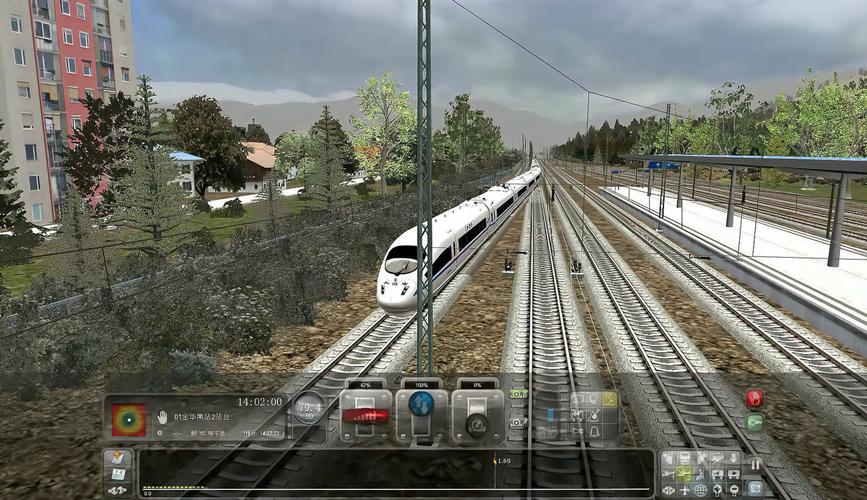Hit the red emergency brake button

click(x=754, y=398)
